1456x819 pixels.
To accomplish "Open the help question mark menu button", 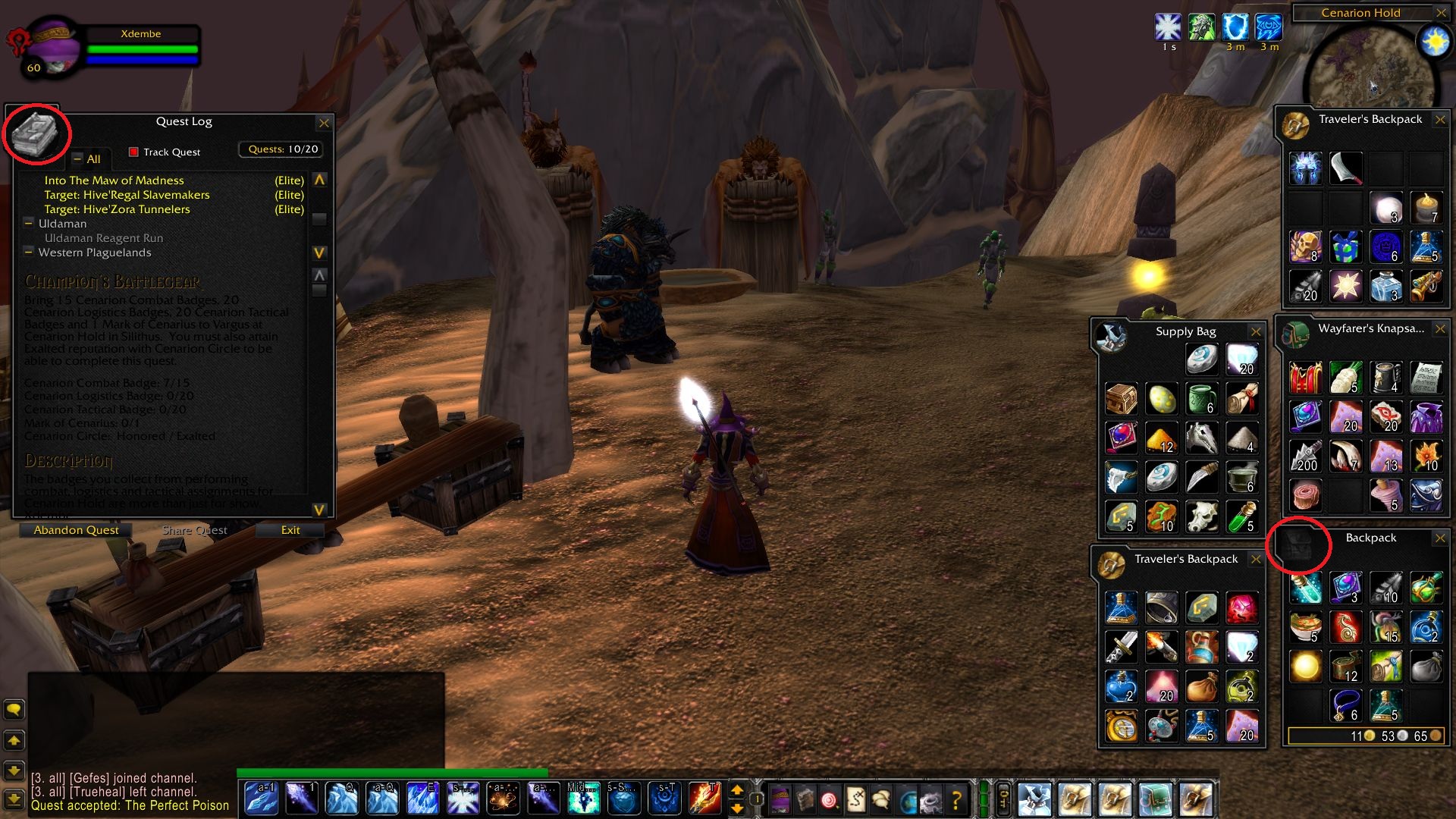I will (x=956, y=799).
